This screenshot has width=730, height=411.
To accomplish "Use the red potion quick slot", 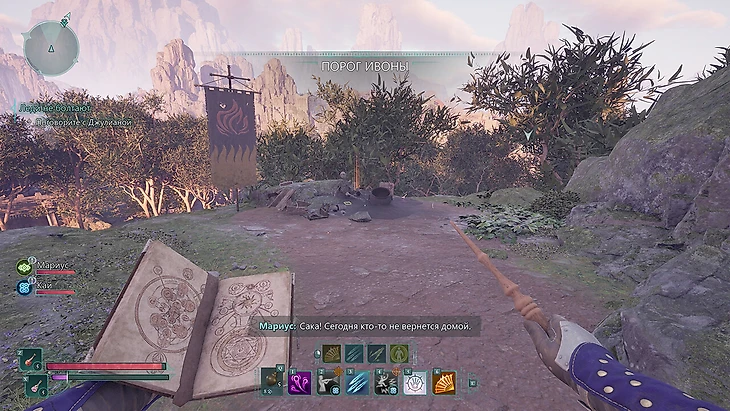I will click(32, 360).
